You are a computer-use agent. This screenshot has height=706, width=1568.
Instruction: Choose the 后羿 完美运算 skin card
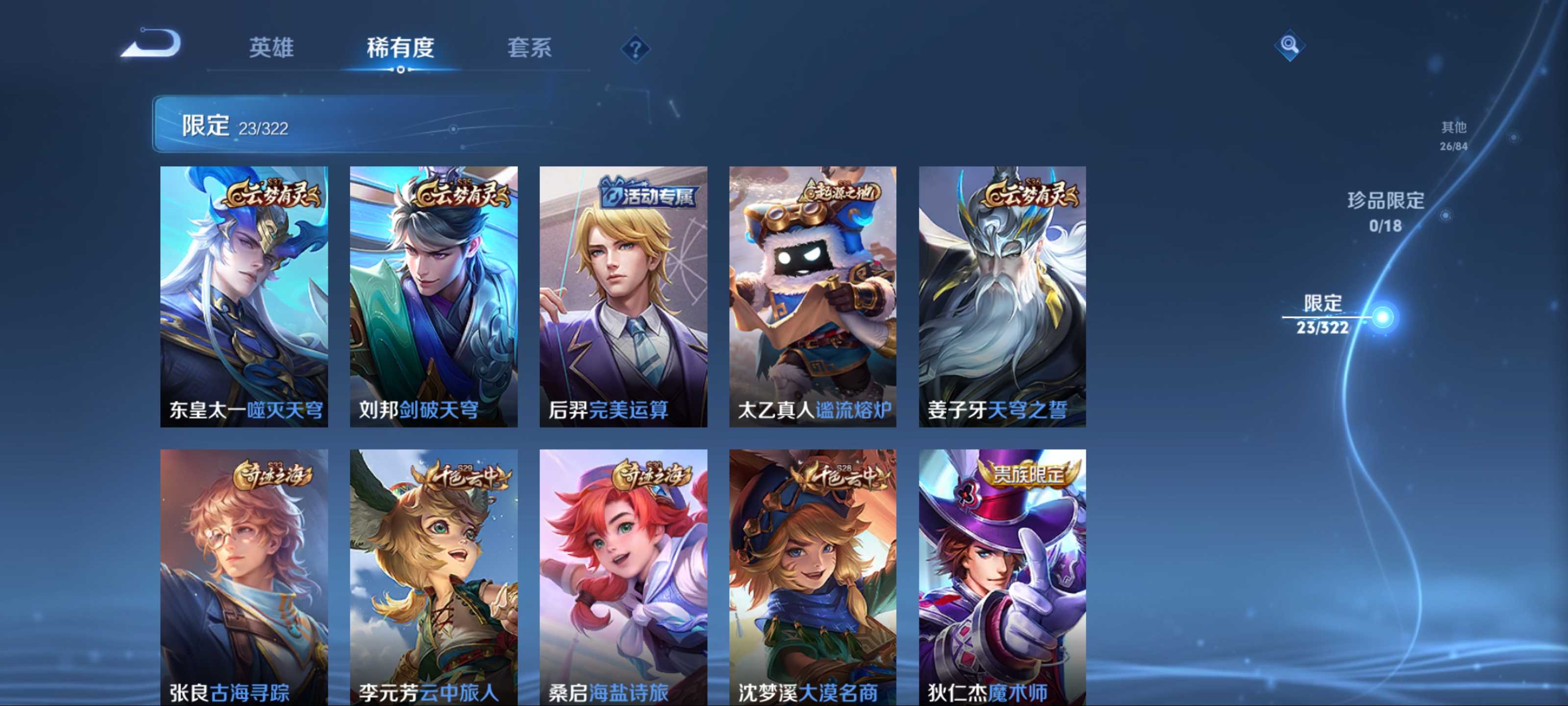623,297
